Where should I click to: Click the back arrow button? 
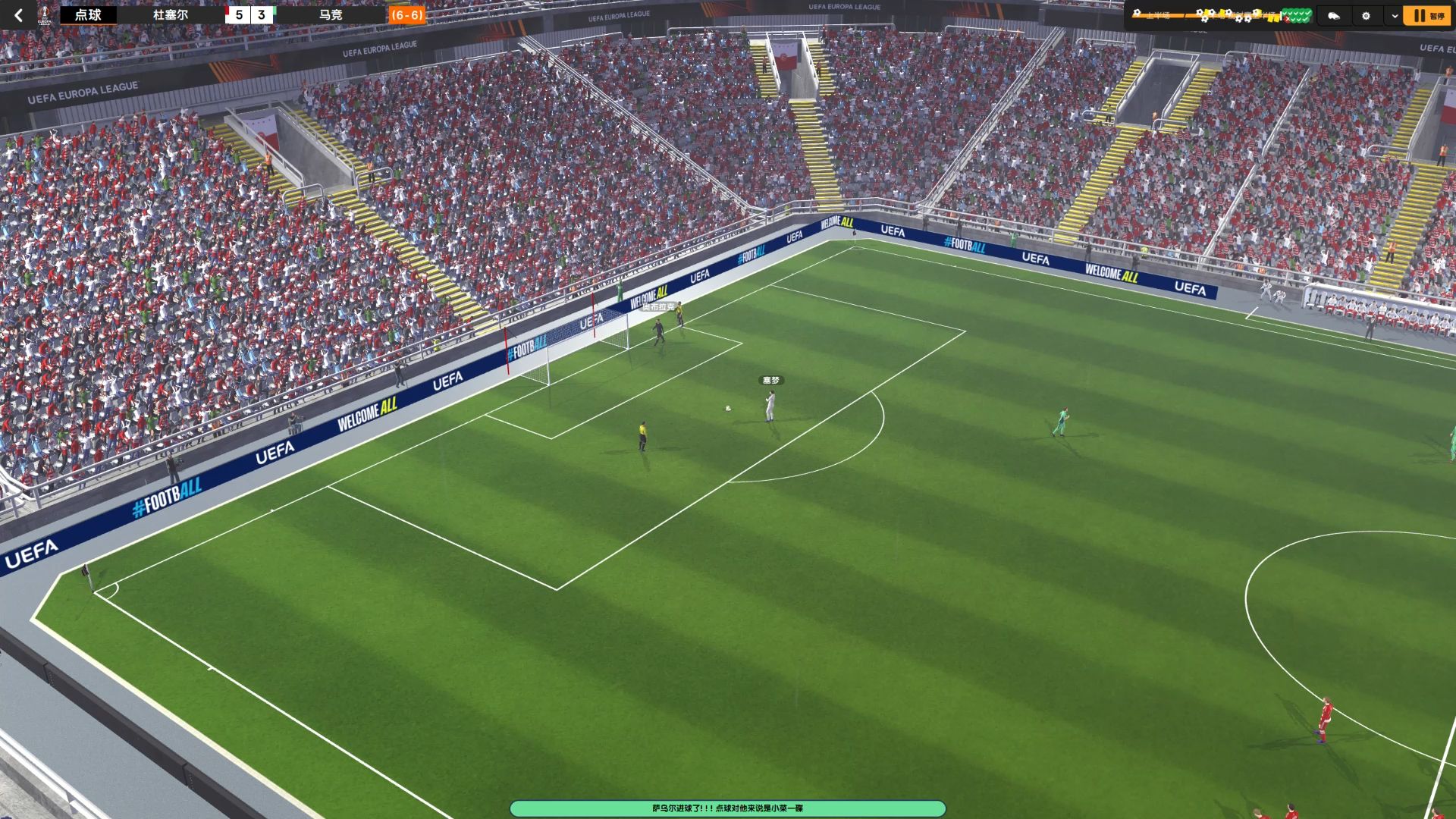point(18,15)
